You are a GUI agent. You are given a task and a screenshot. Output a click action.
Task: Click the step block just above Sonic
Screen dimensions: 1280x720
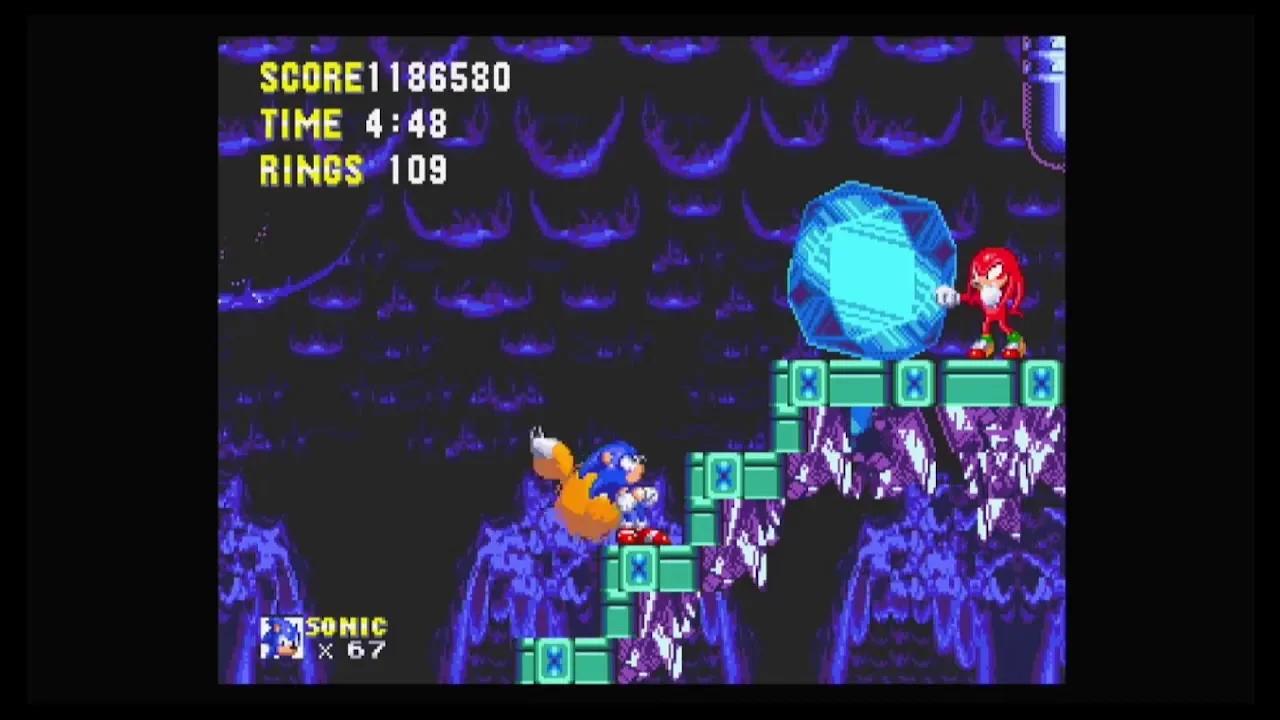pos(722,475)
